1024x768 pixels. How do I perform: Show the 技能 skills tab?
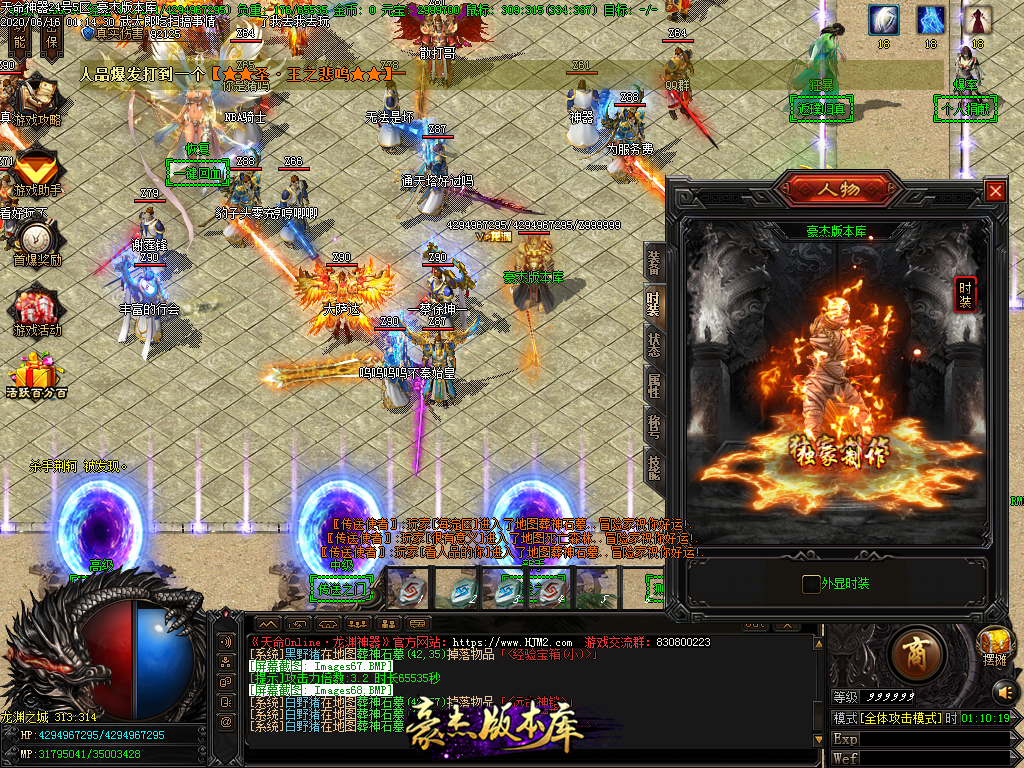click(x=654, y=467)
